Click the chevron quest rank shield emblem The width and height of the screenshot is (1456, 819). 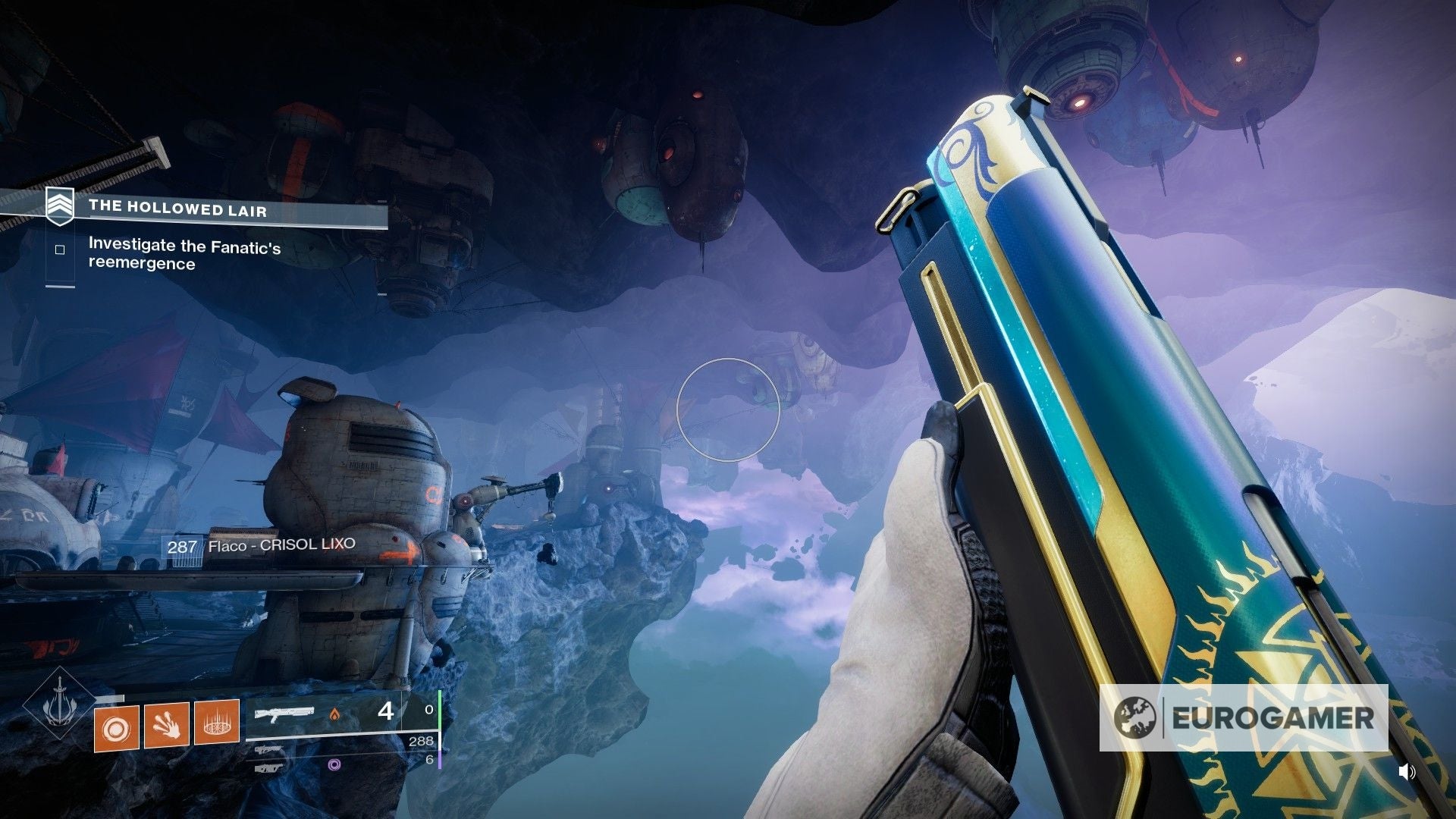point(59,206)
